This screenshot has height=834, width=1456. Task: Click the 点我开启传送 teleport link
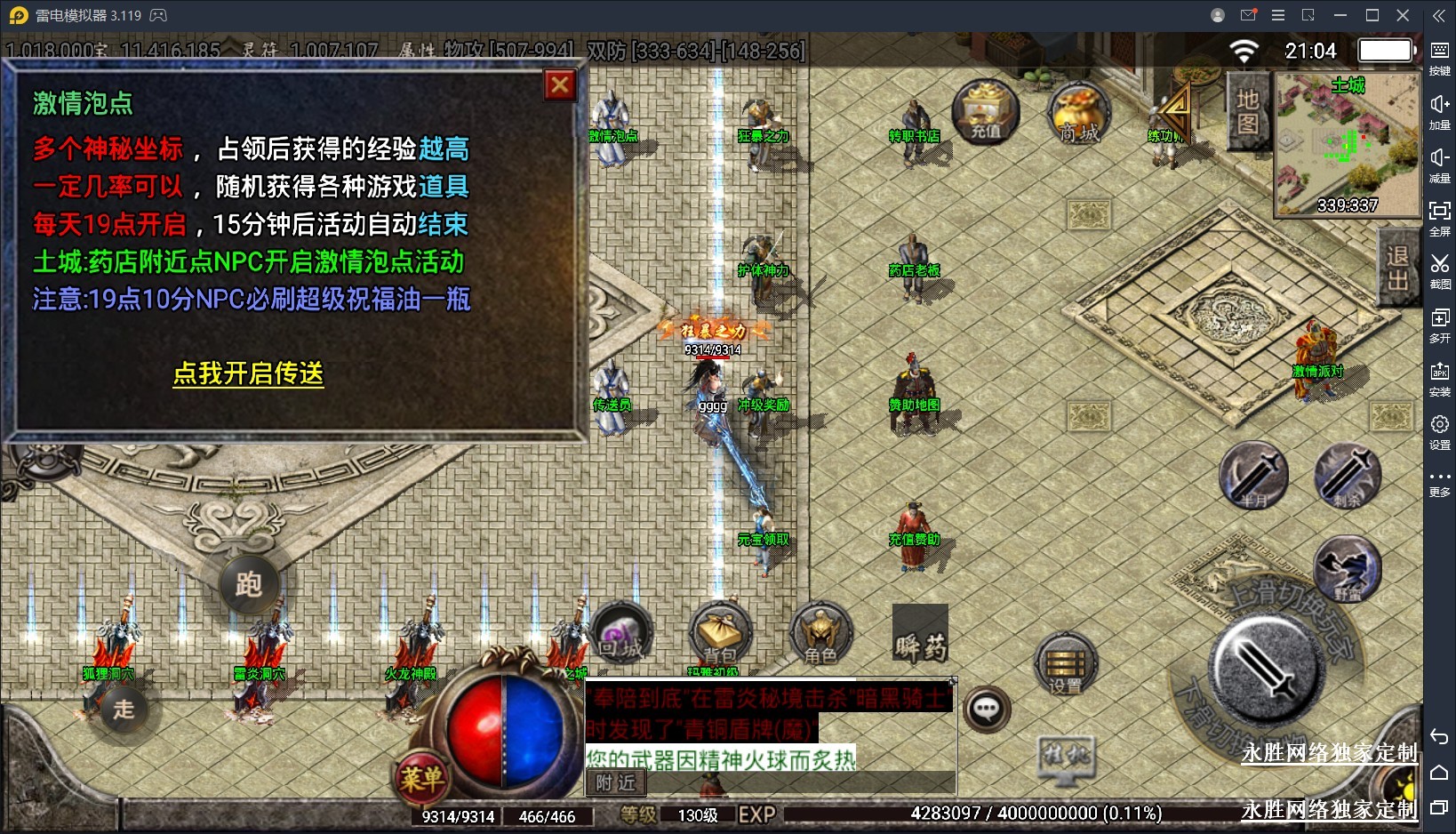(248, 373)
